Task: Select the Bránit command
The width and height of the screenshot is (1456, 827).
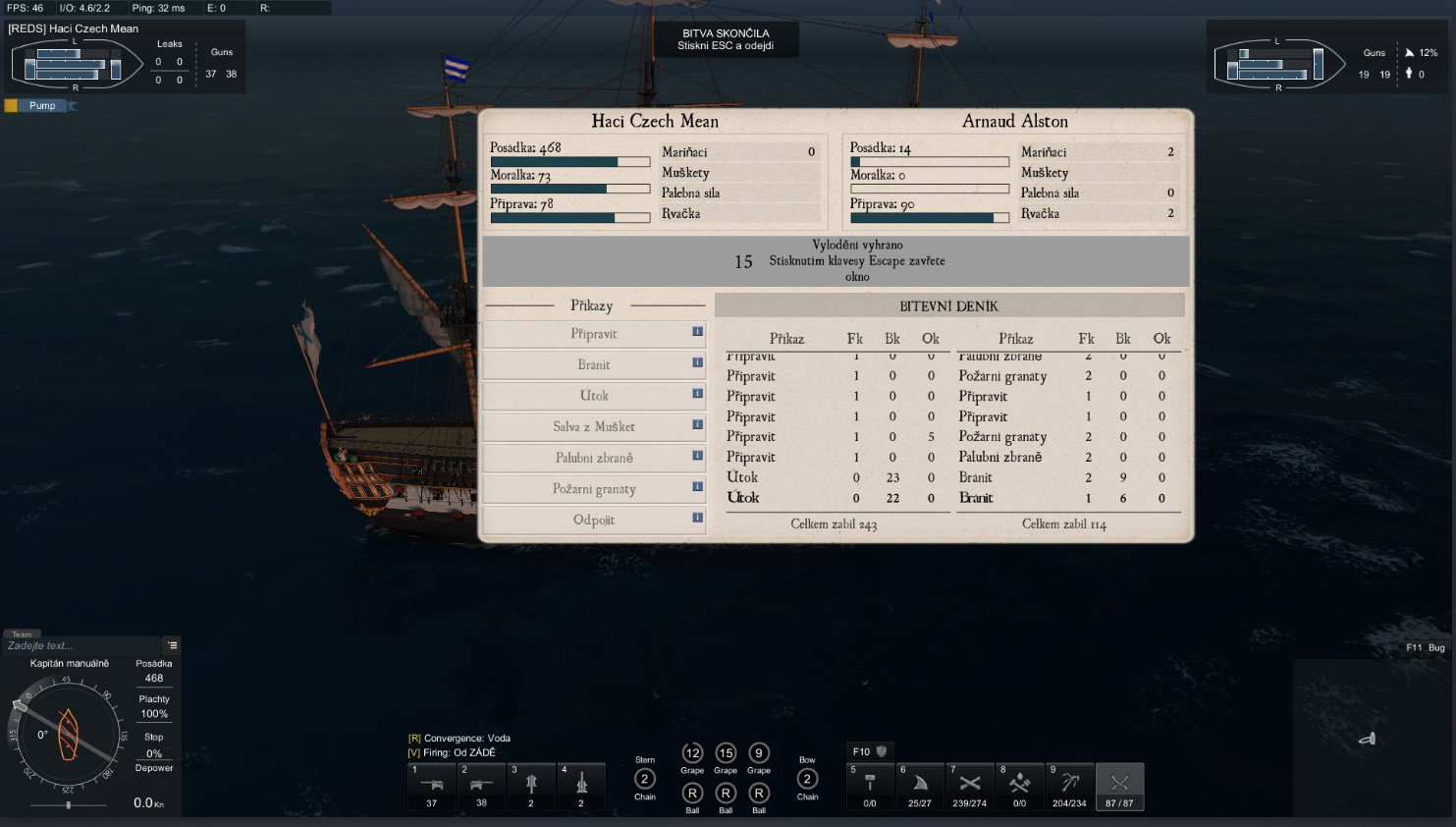Action: (593, 365)
